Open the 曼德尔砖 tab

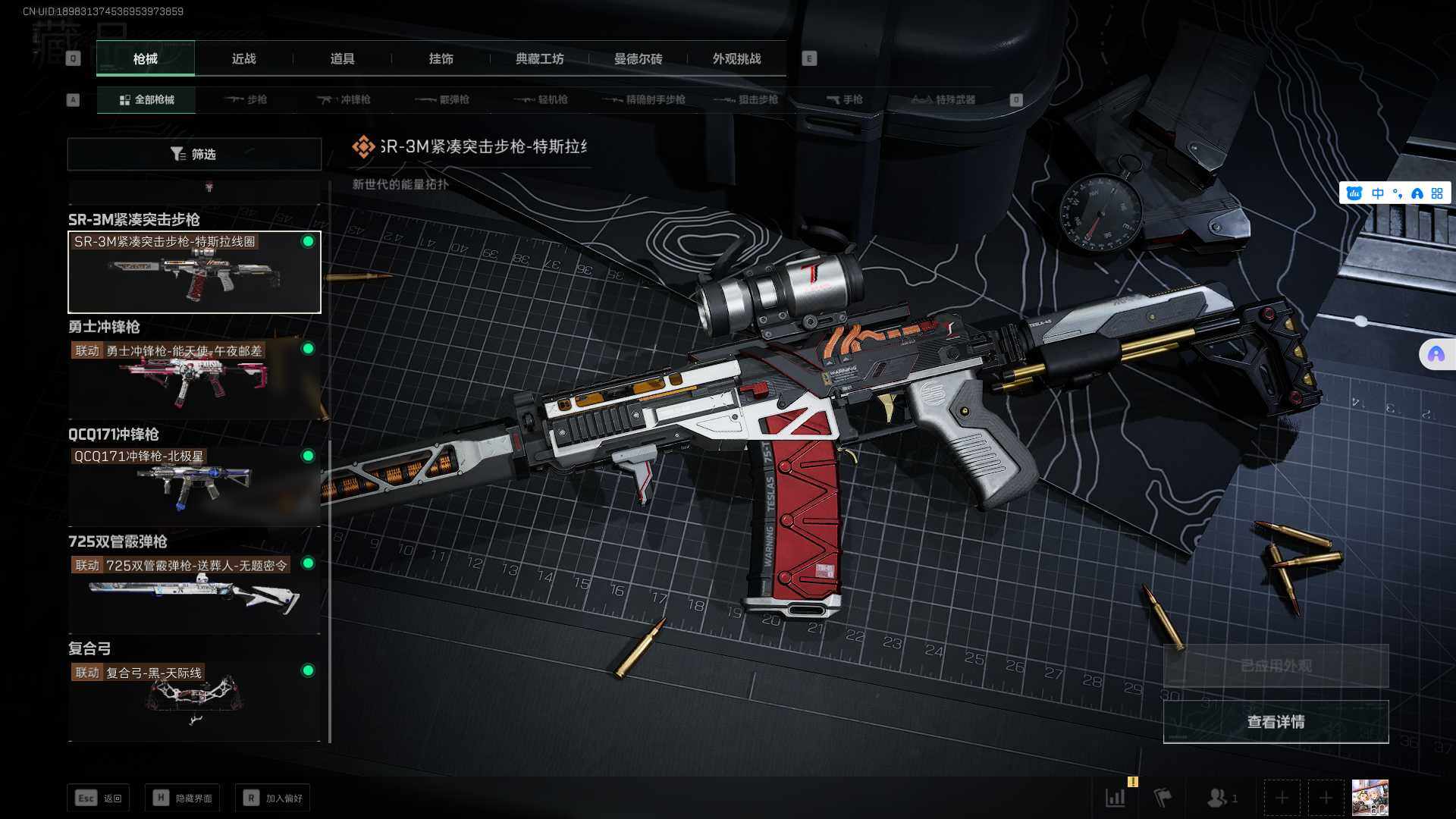pos(638,59)
